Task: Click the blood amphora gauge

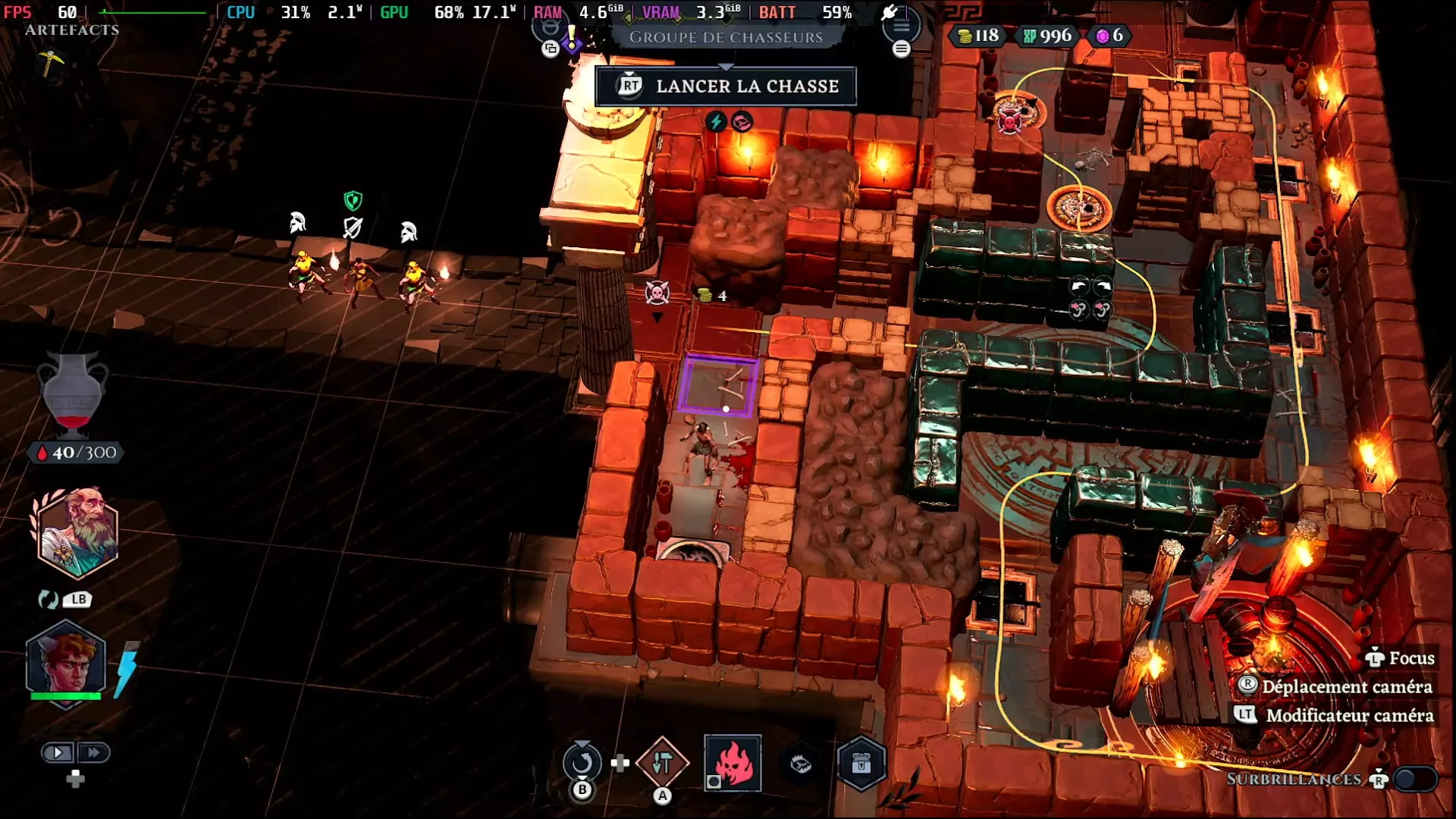Action: pos(73,394)
